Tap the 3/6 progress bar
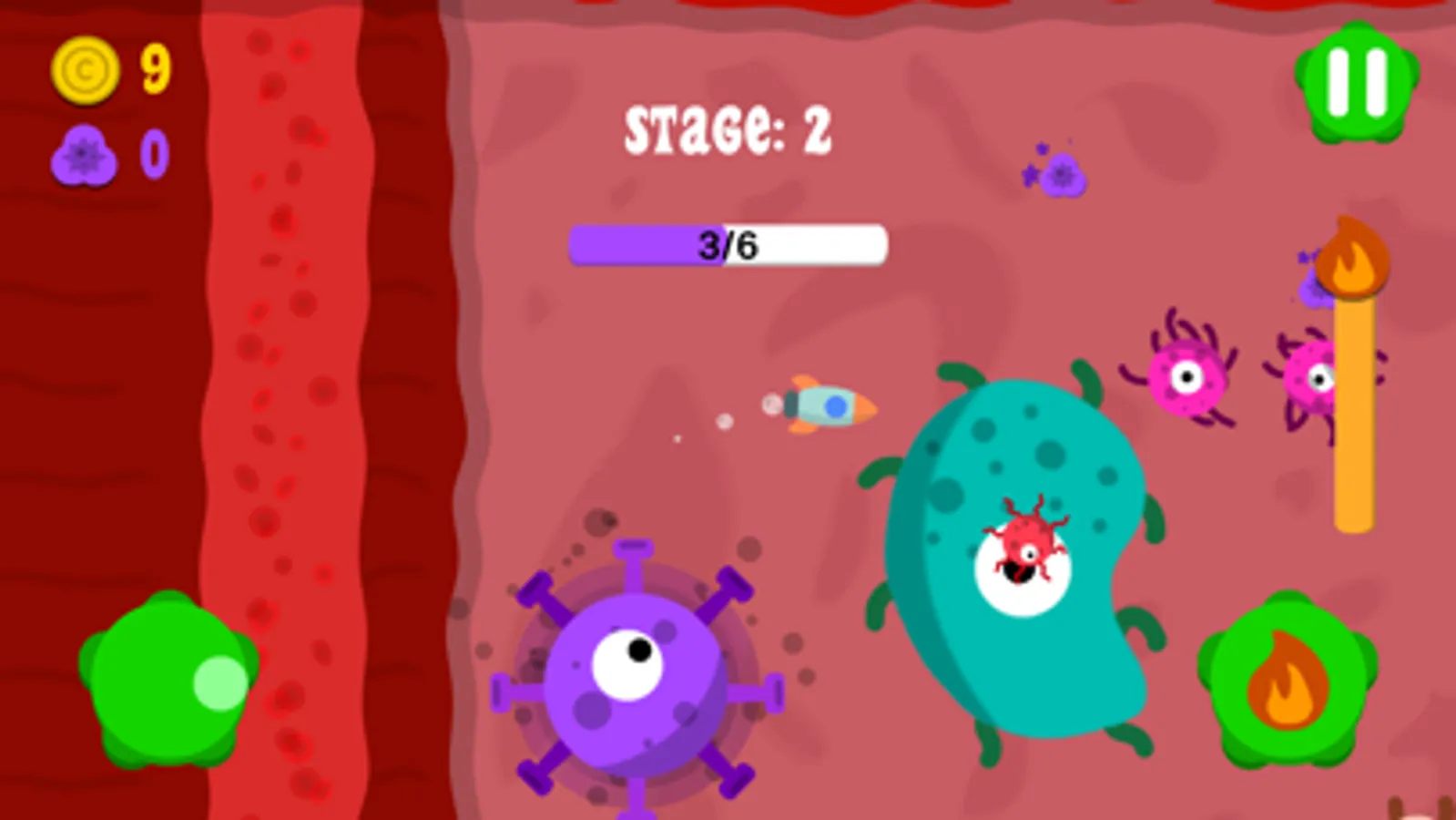The width and height of the screenshot is (1456, 820). pyautogui.click(x=727, y=244)
